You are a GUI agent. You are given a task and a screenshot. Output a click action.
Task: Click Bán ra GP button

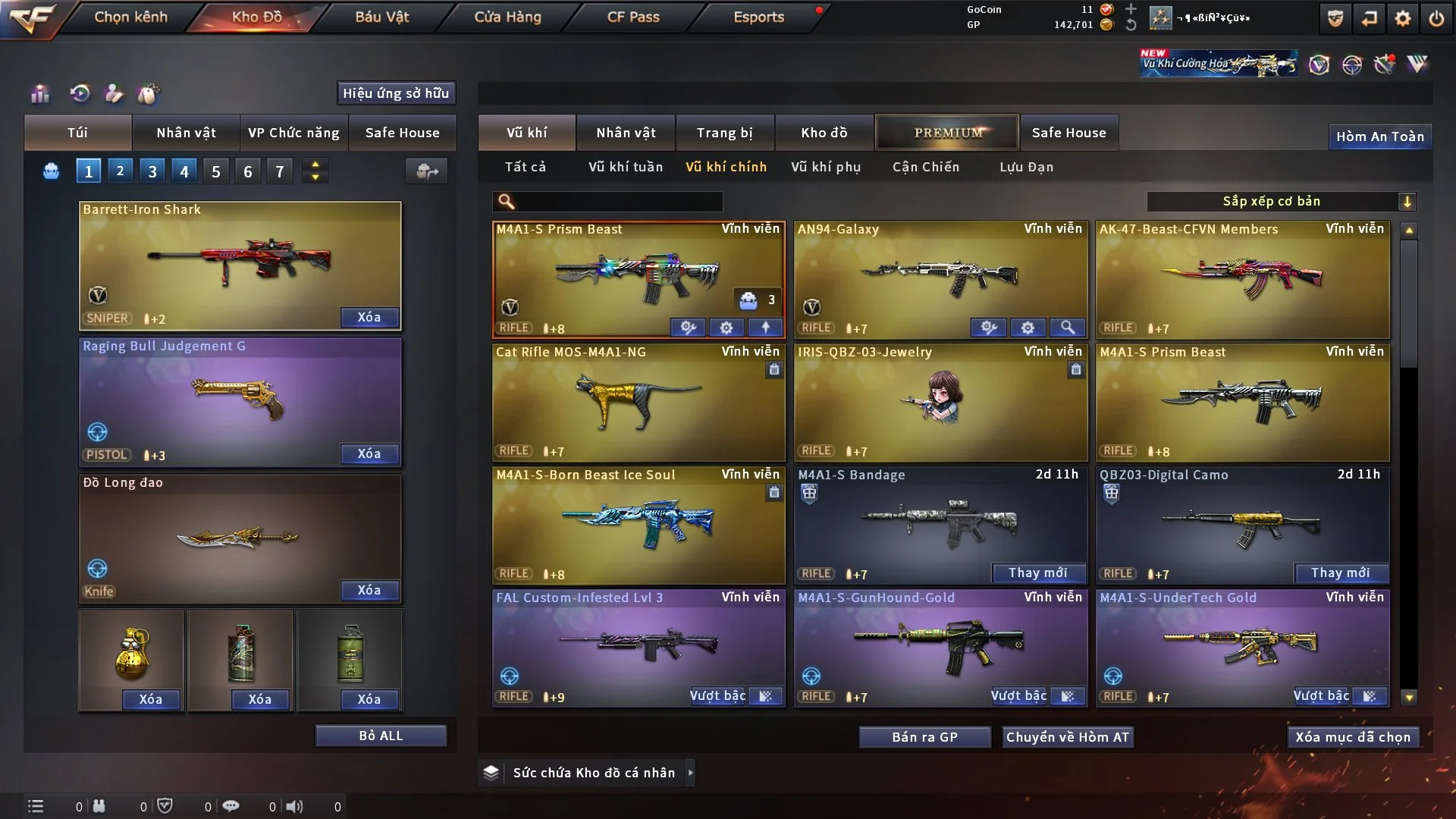[x=924, y=737]
